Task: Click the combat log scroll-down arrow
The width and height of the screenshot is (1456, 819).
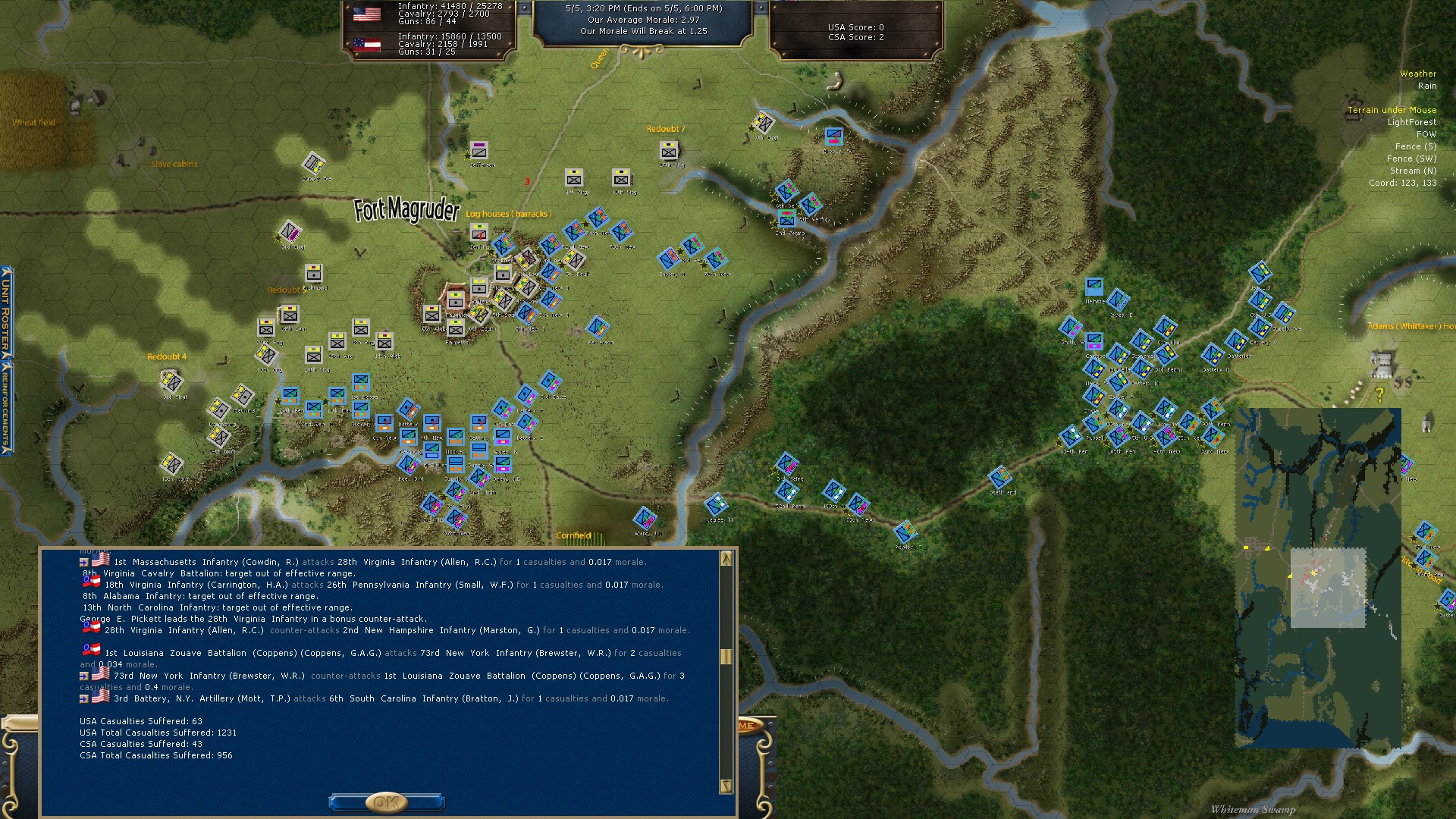Action: point(726,786)
